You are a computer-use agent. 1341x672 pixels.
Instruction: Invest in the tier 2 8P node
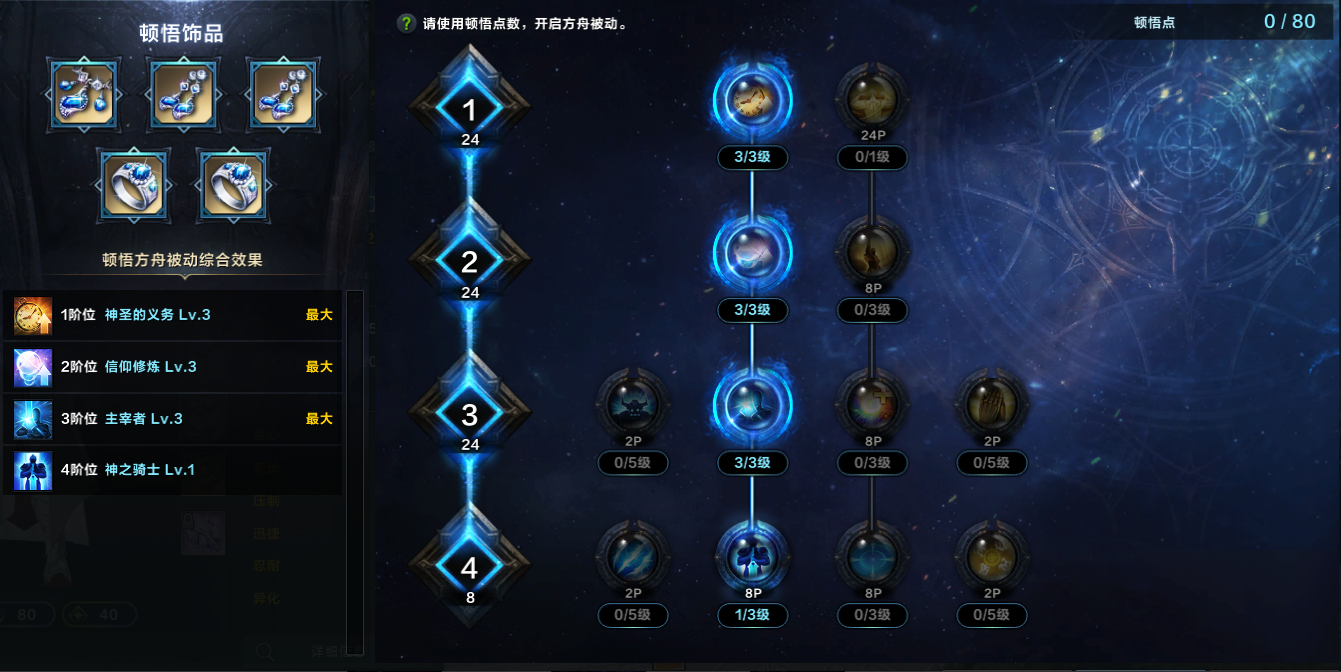click(872, 250)
